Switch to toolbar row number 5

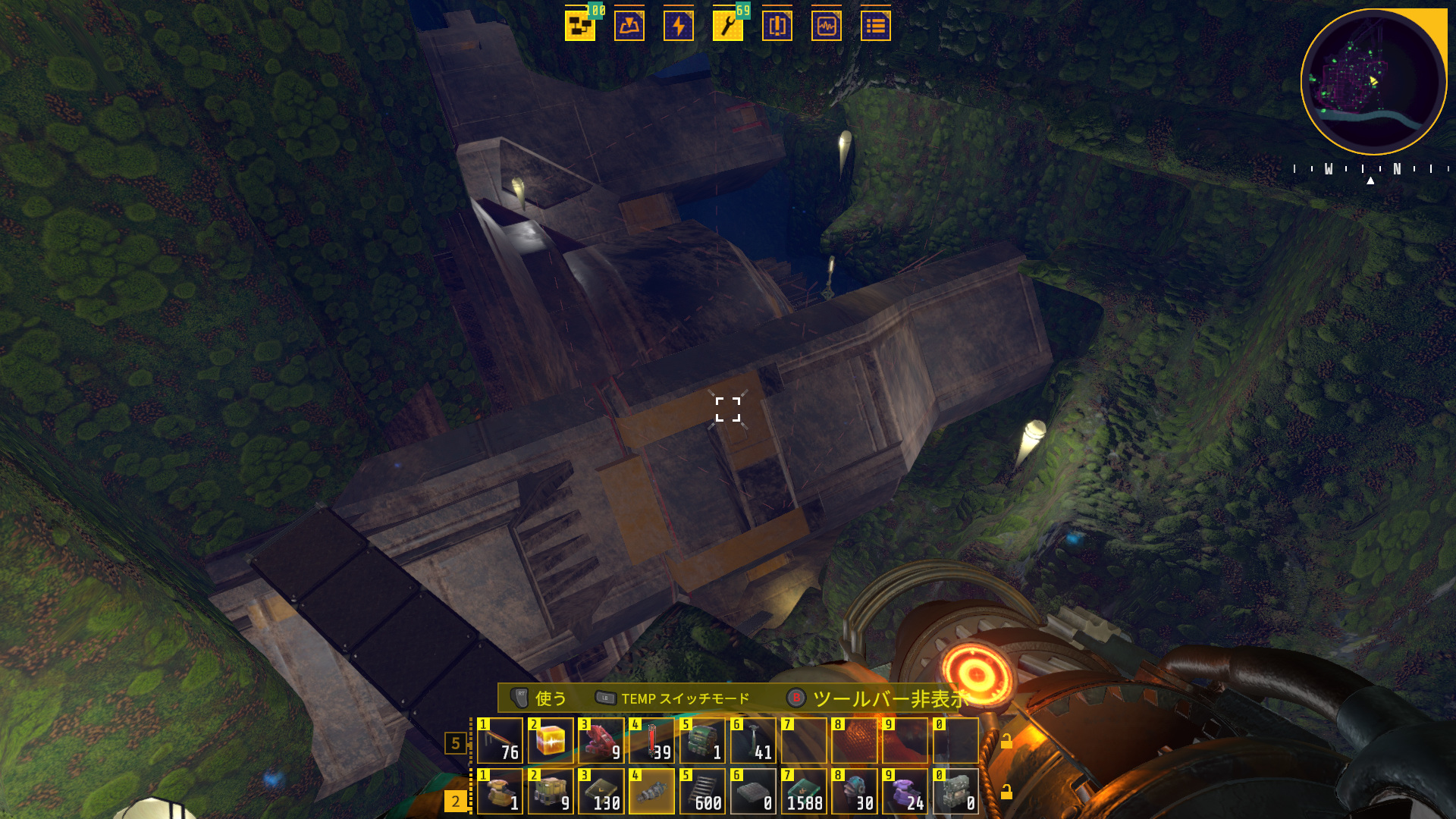coord(455,743)
